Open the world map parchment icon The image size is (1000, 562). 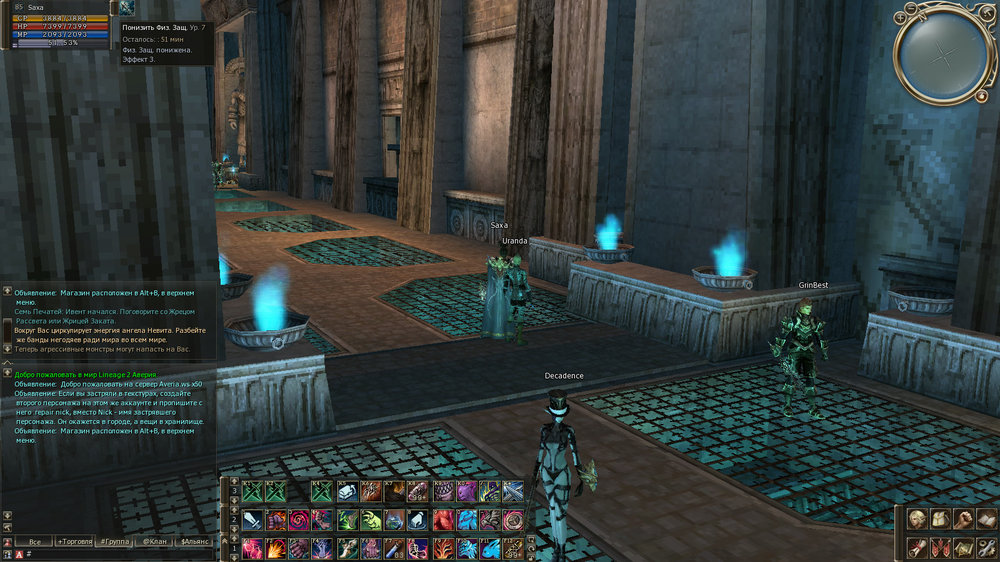[962, 547]
